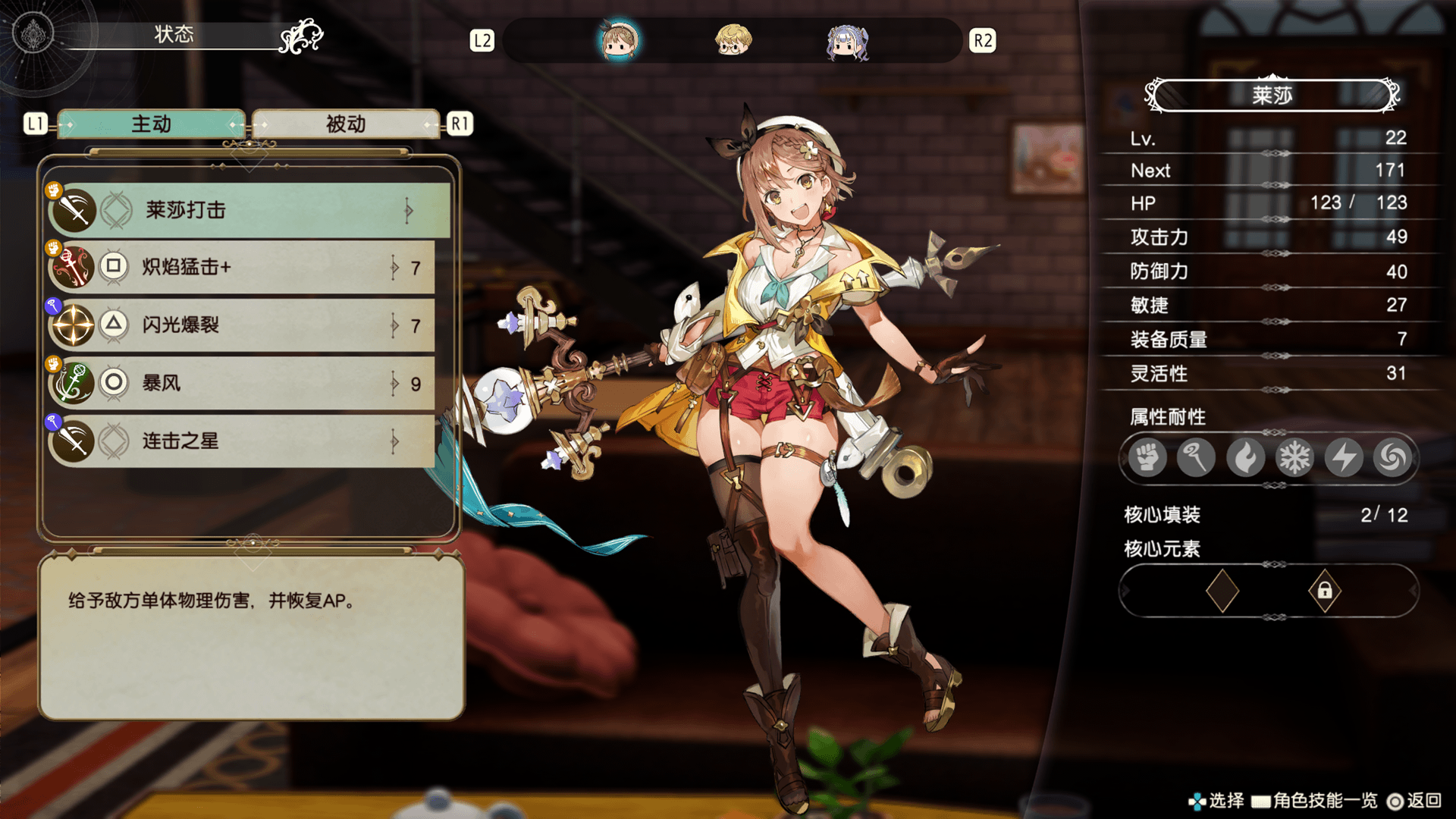Highlight the 闪光爆裂 skill

pyautogui.click(x=243, y=325)
